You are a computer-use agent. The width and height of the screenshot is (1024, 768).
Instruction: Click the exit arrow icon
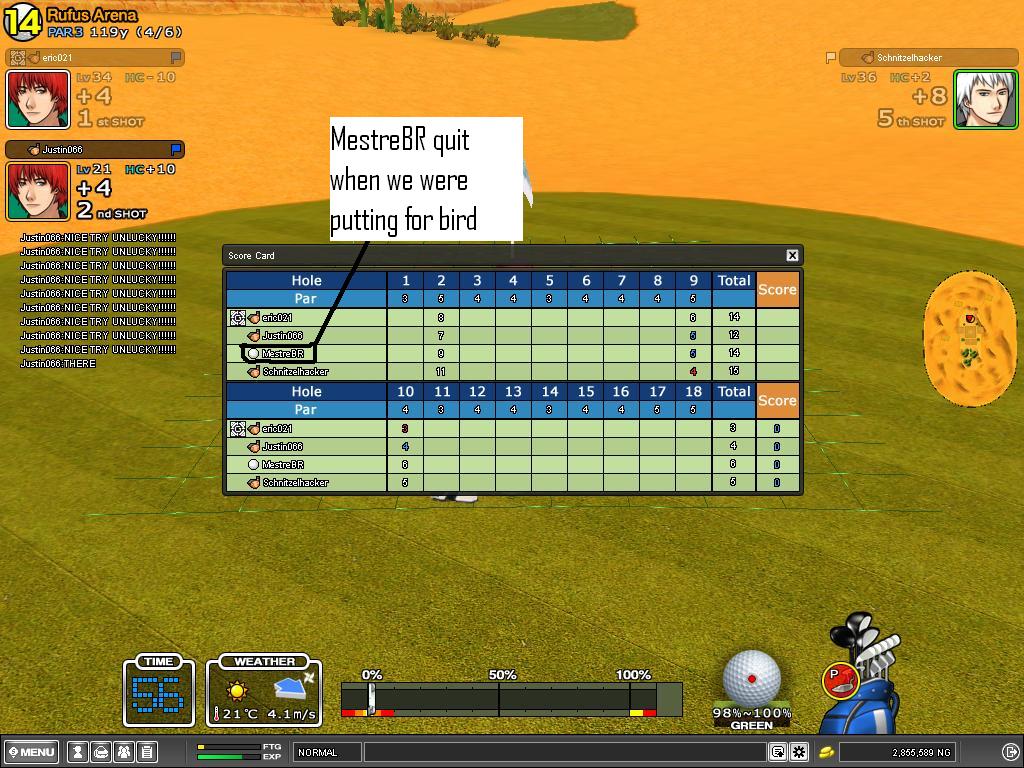tap(1010, 752)
